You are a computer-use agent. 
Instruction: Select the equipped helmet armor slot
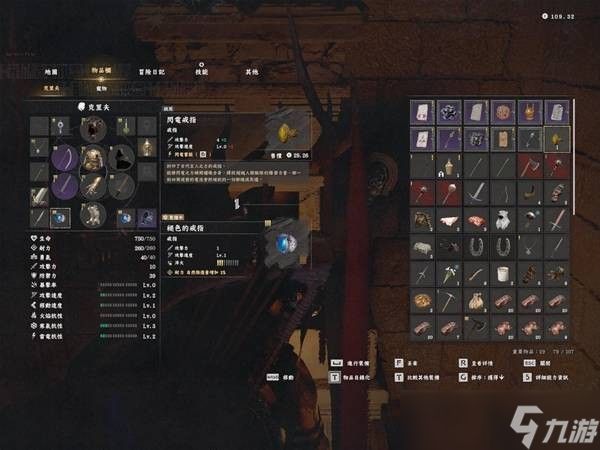click(94, 128)
